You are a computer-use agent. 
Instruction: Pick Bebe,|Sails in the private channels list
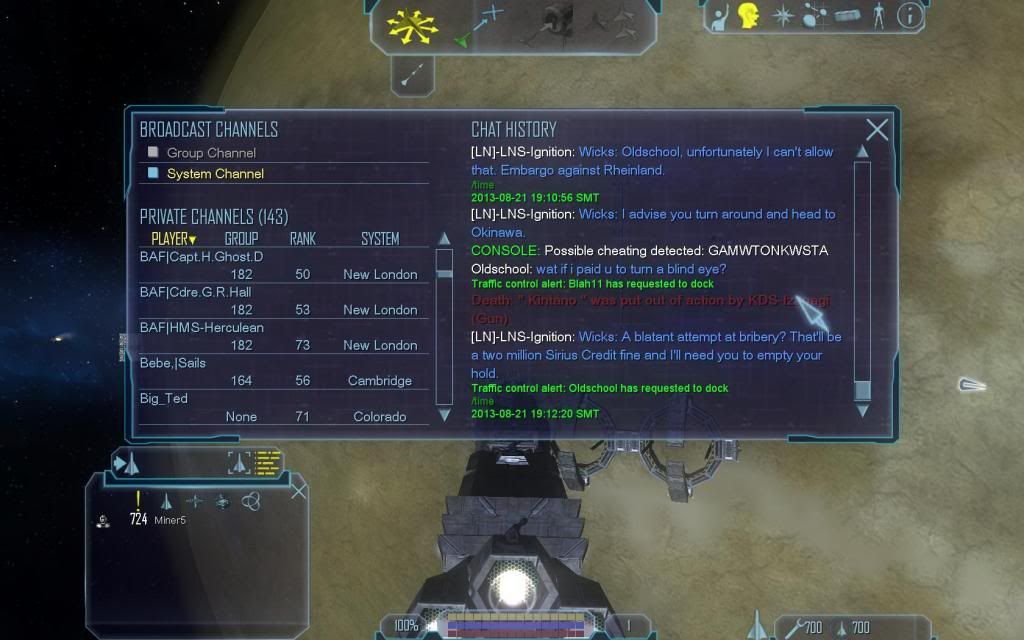tap(173, 363)
